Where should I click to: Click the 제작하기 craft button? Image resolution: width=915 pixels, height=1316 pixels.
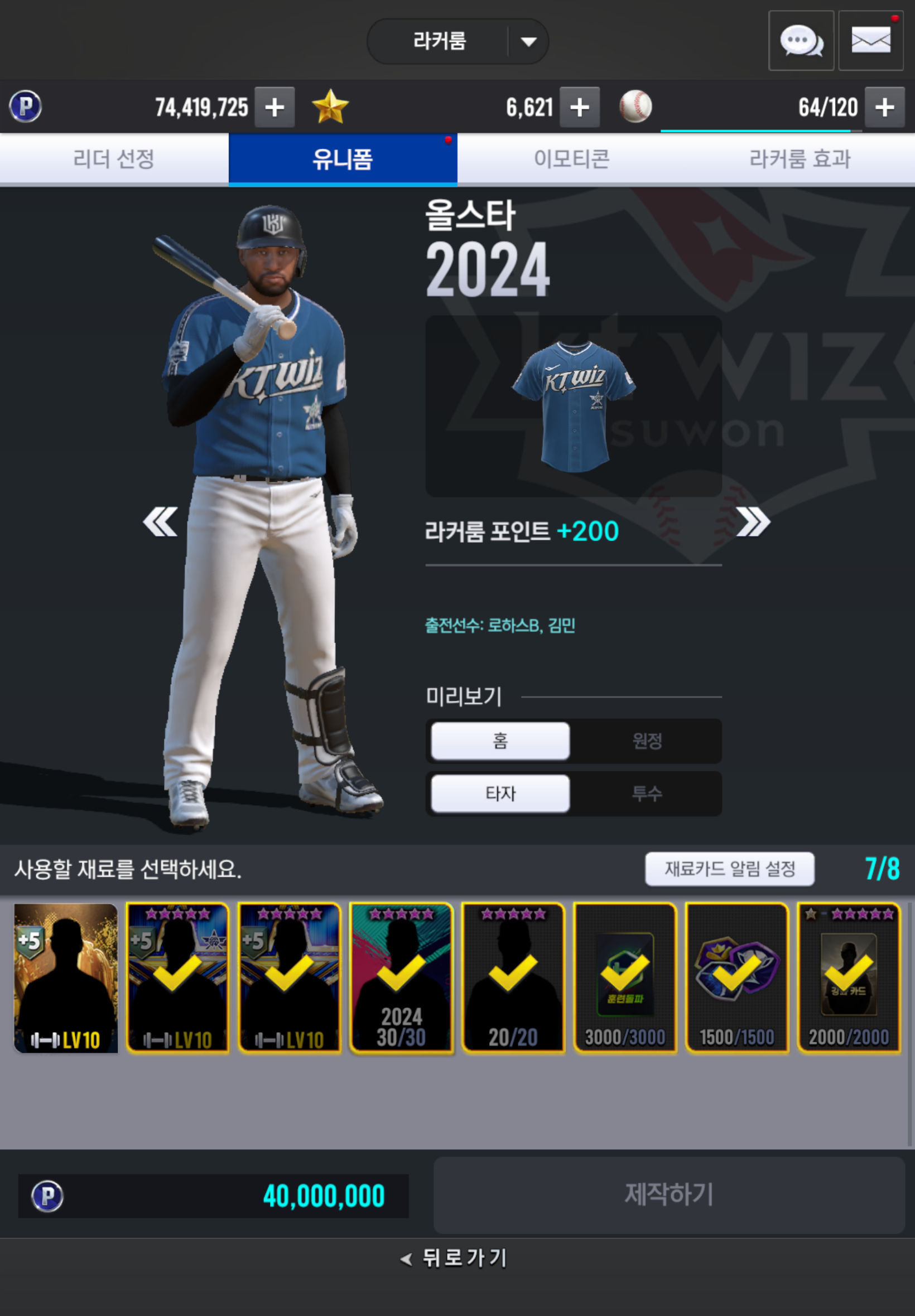pos(668,1194)
